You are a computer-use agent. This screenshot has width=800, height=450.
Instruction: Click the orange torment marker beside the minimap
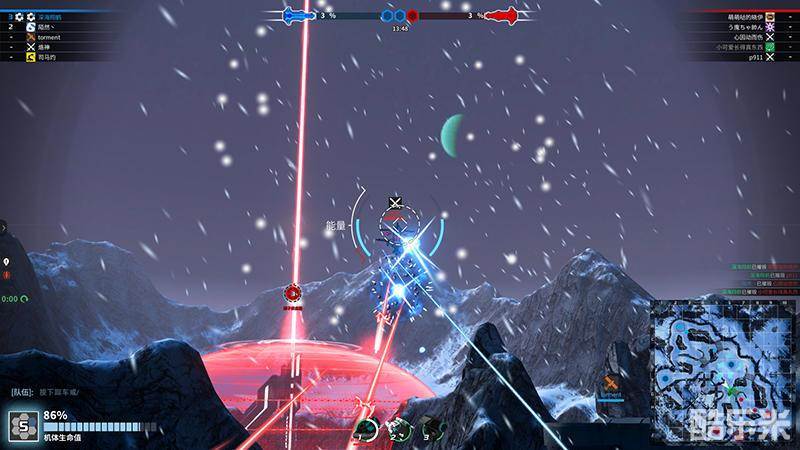coord(612,384)
